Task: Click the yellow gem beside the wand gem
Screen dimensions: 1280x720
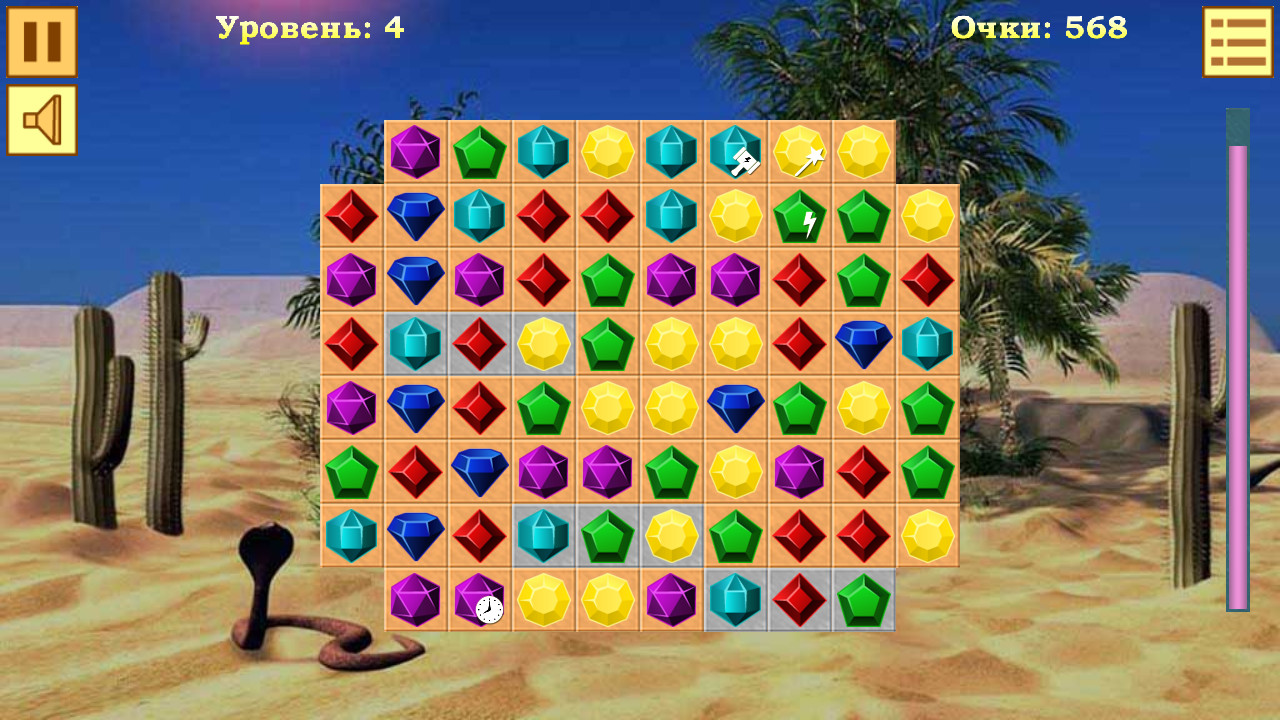Action: pos(865,152)
